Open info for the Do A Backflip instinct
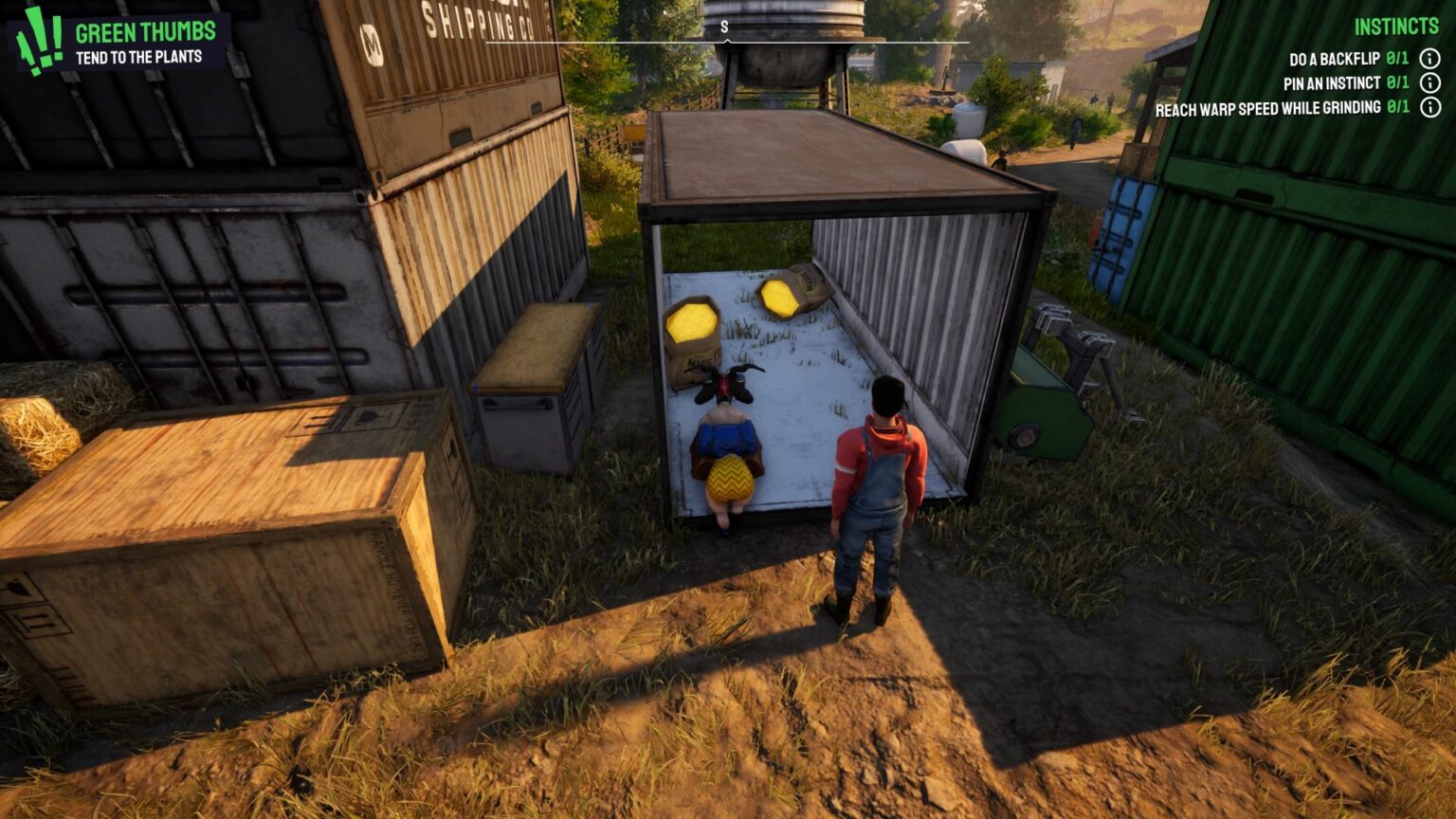Viewport: 1456px width, 819px height. point(1429,57)
